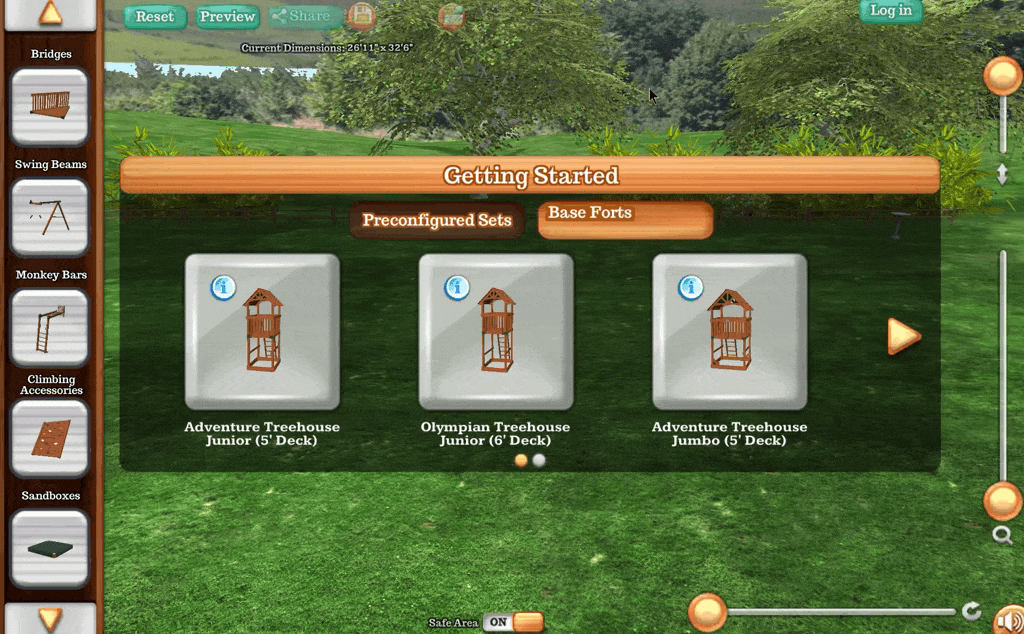Click the sound speaker icon

(1008, 619)
